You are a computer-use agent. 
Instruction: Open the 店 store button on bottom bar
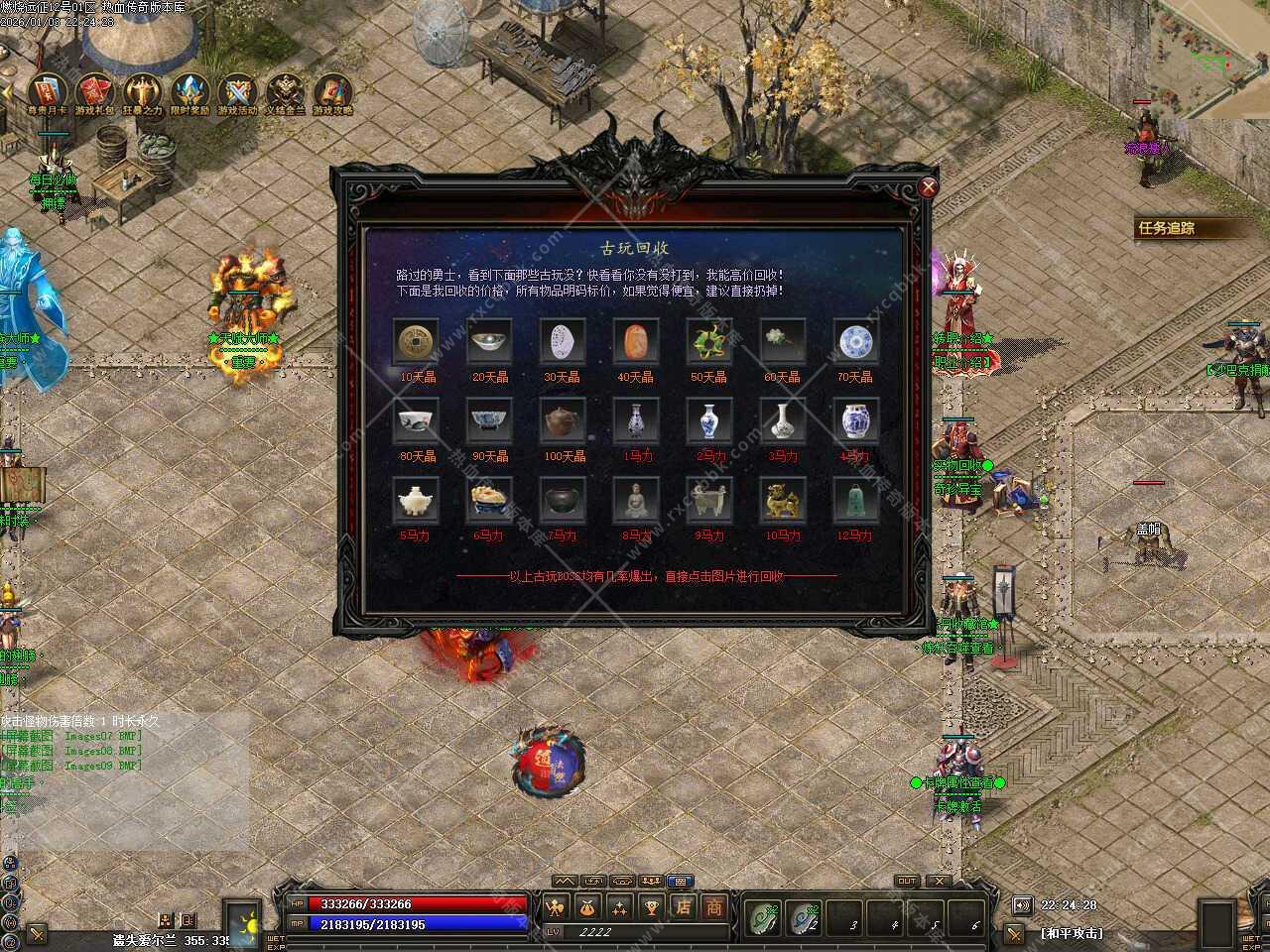coord(683,907)
